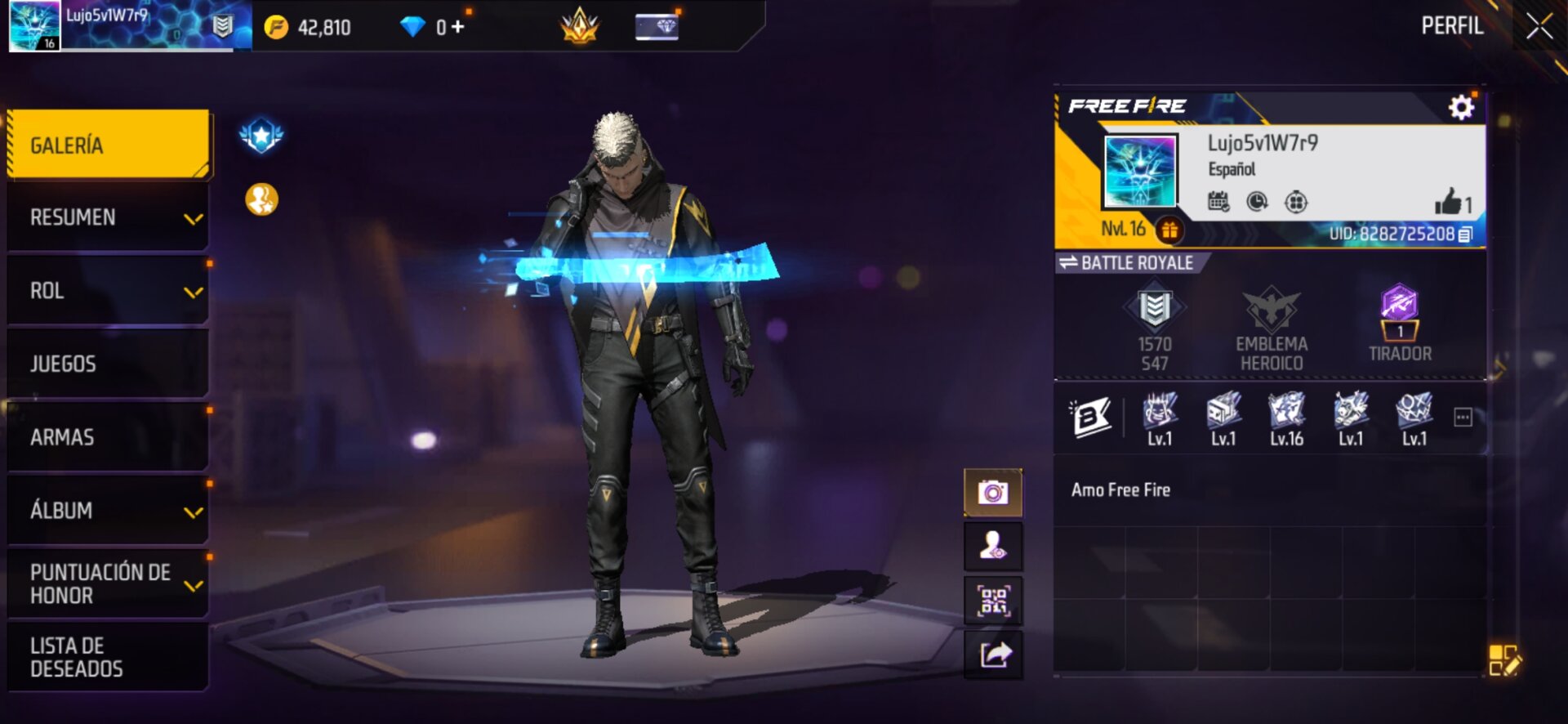Click the thumbs-up like button
Screen dimensions: 1568x724
click(1449, 202)
